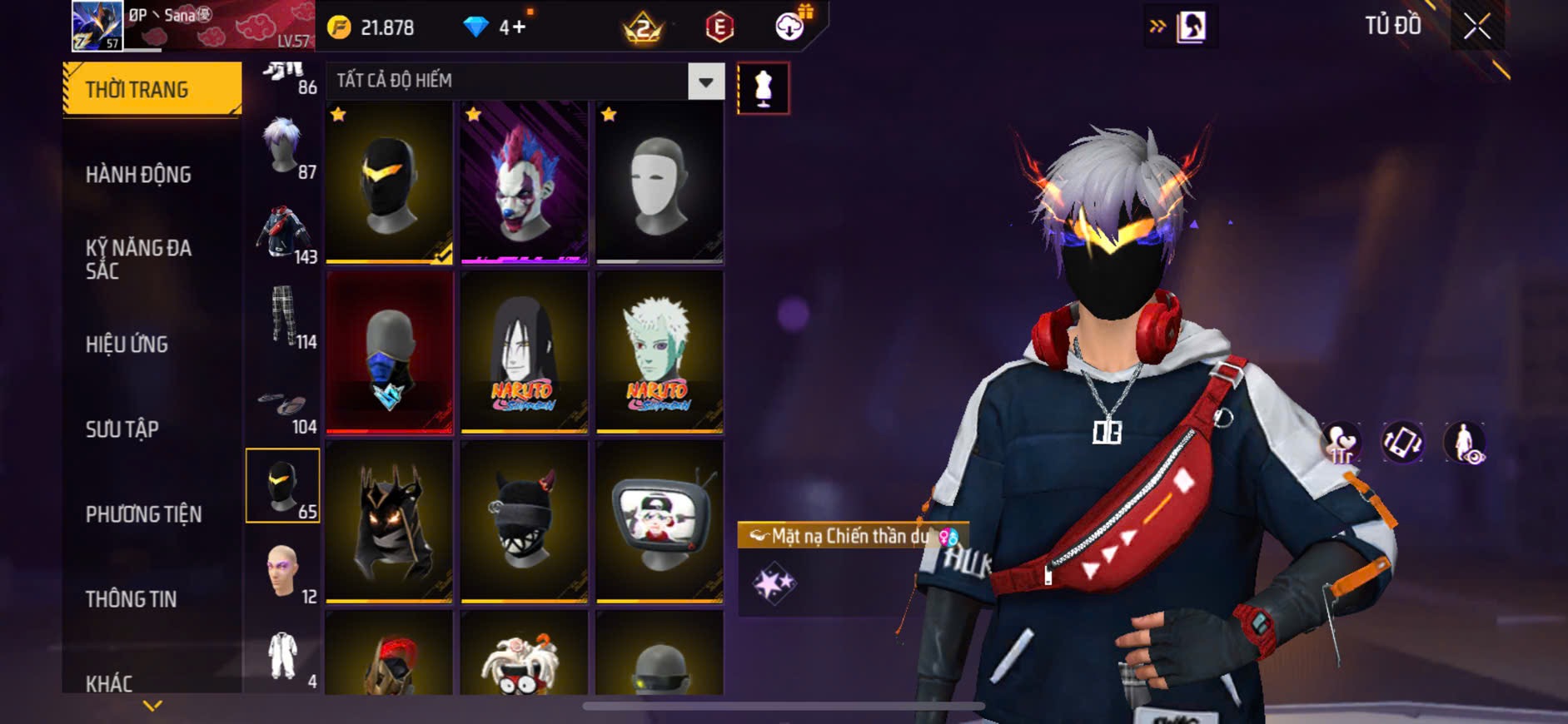Viewport: 1568px width, 724px height.
Task: Select the shoes category
Action: click(x=283, y=408)
